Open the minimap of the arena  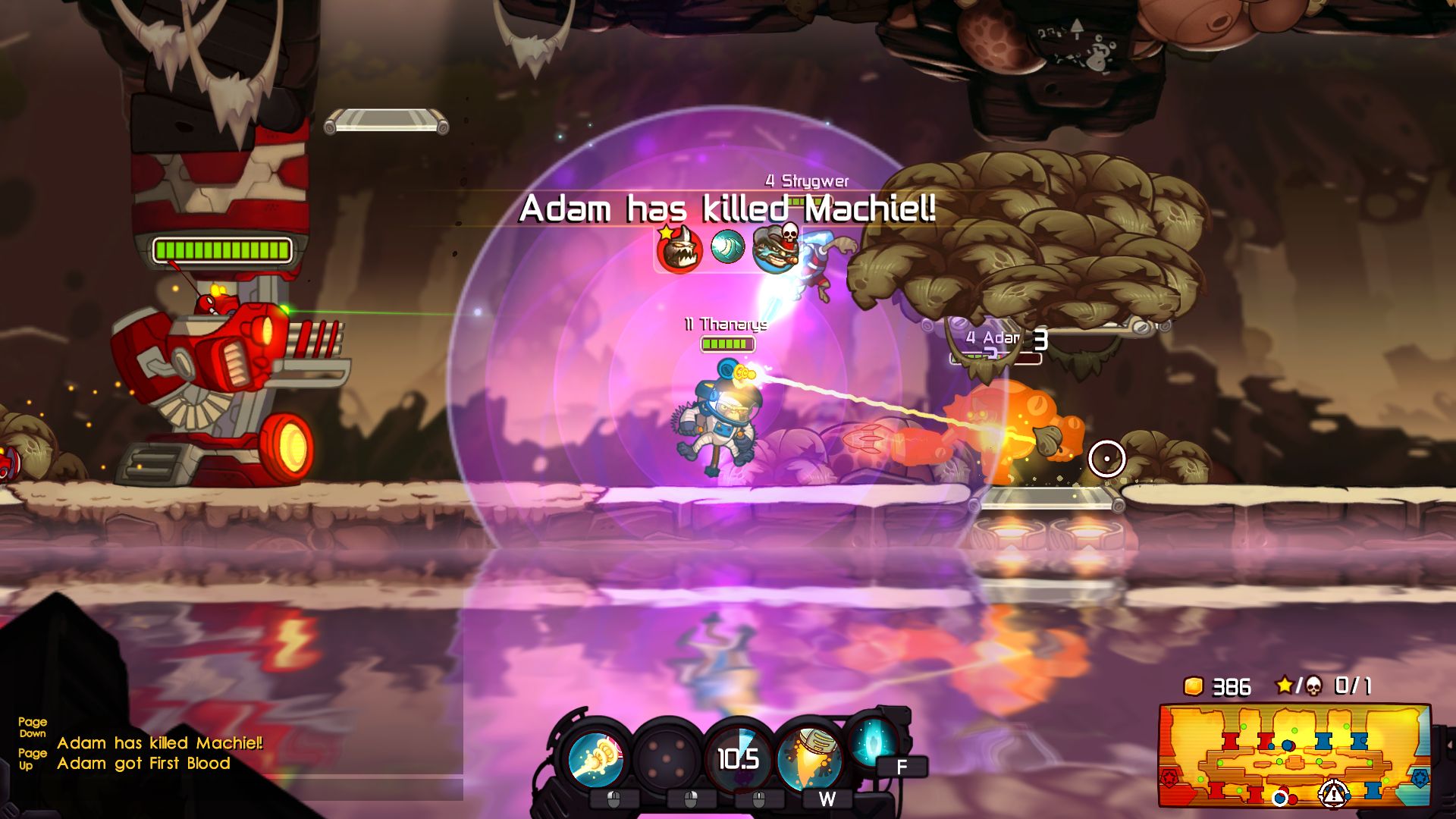click(1294, 755)
